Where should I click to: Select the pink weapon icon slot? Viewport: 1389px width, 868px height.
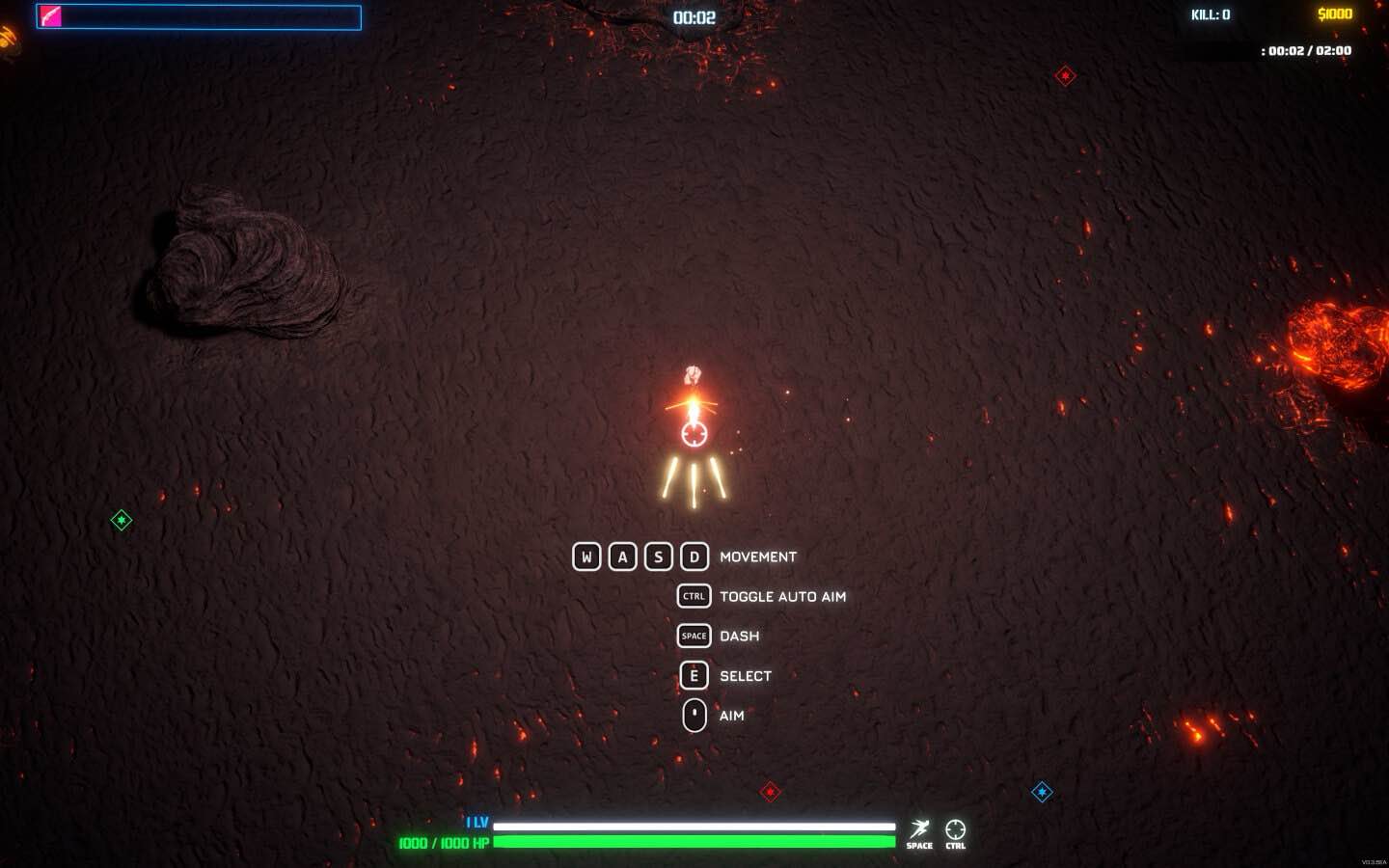(50, 16)
